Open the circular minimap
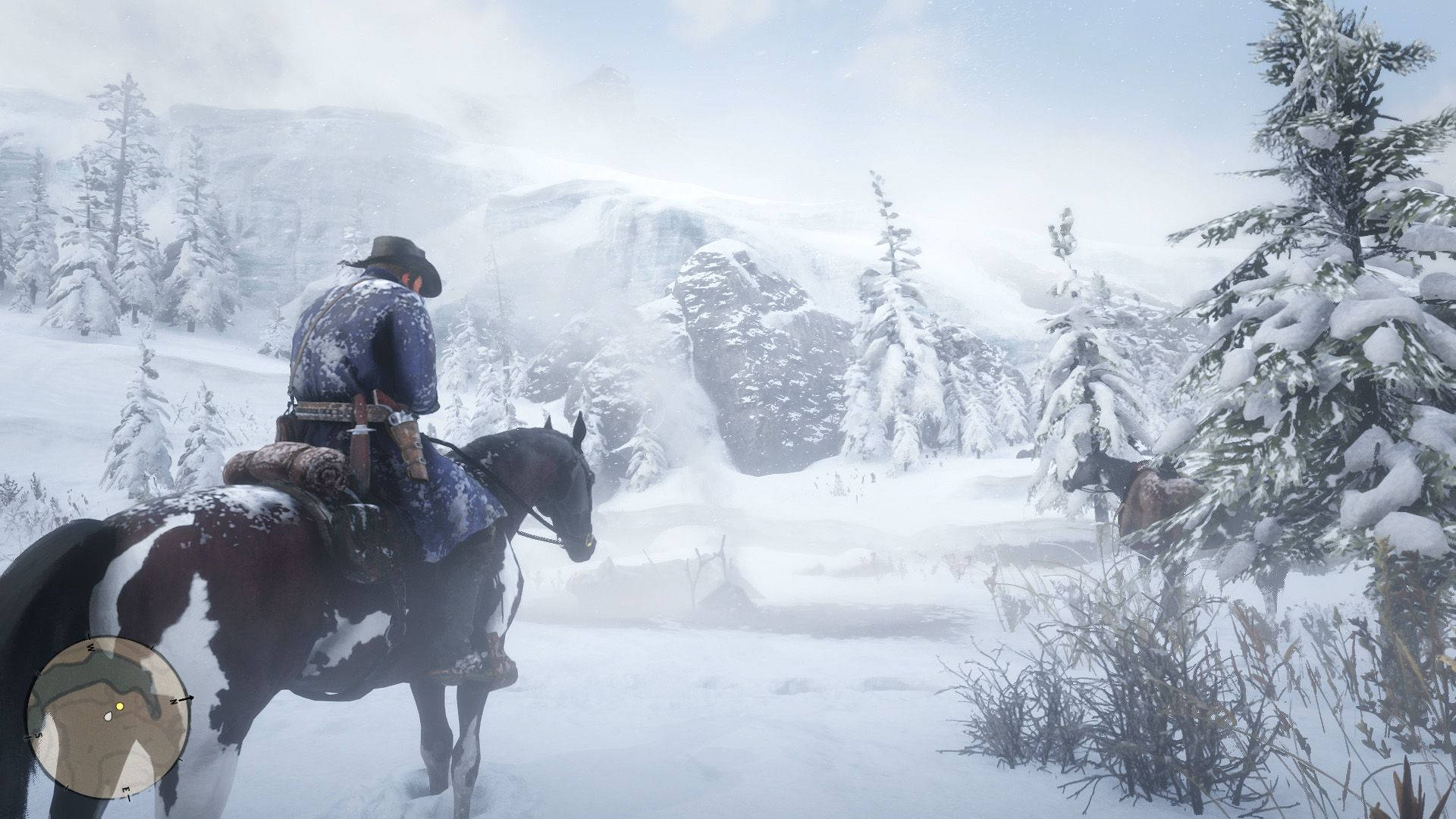This screenshot has width=1456, height=819. [105, 718]
